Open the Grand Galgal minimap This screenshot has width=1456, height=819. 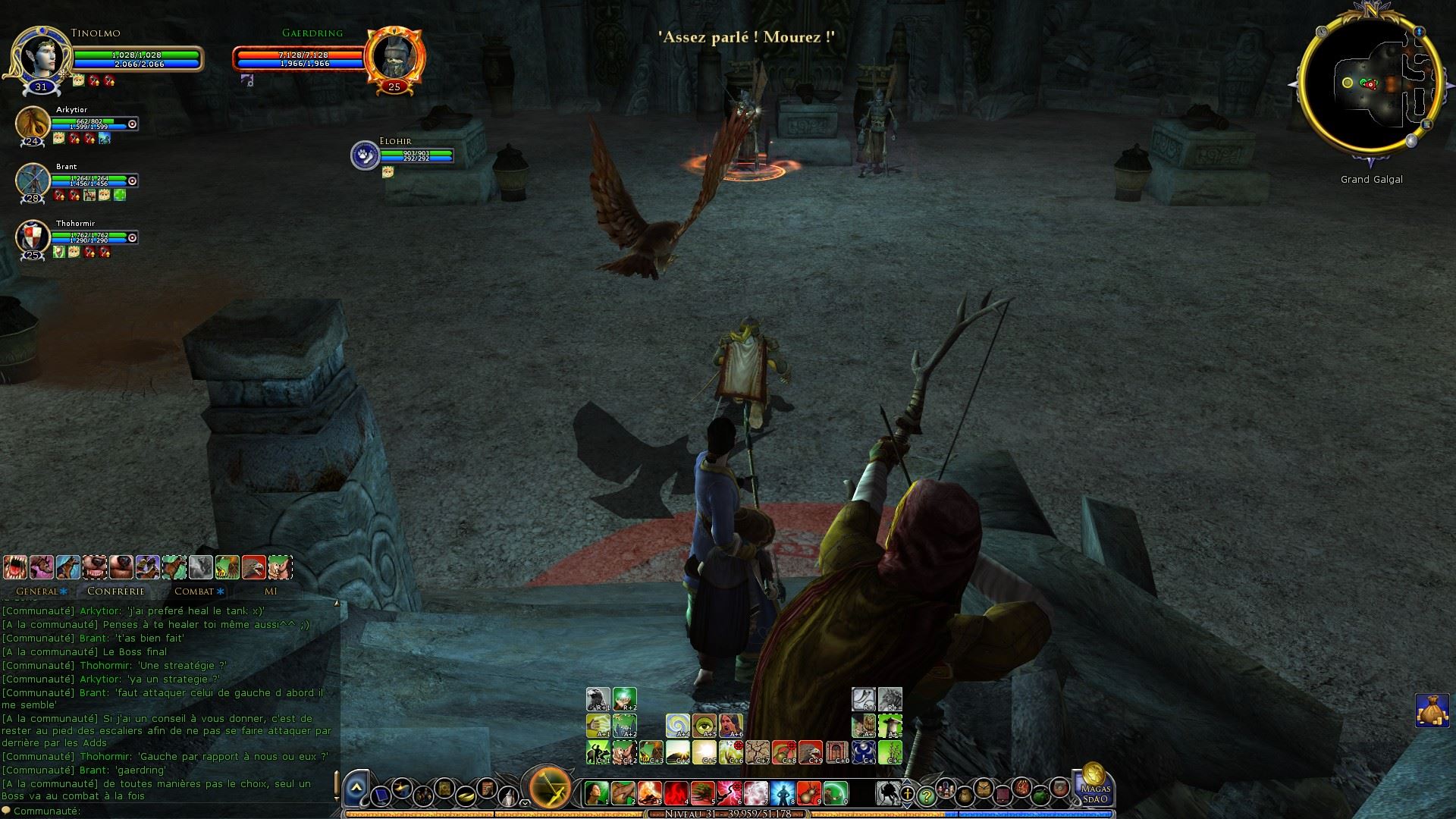tap(1370, 84)
